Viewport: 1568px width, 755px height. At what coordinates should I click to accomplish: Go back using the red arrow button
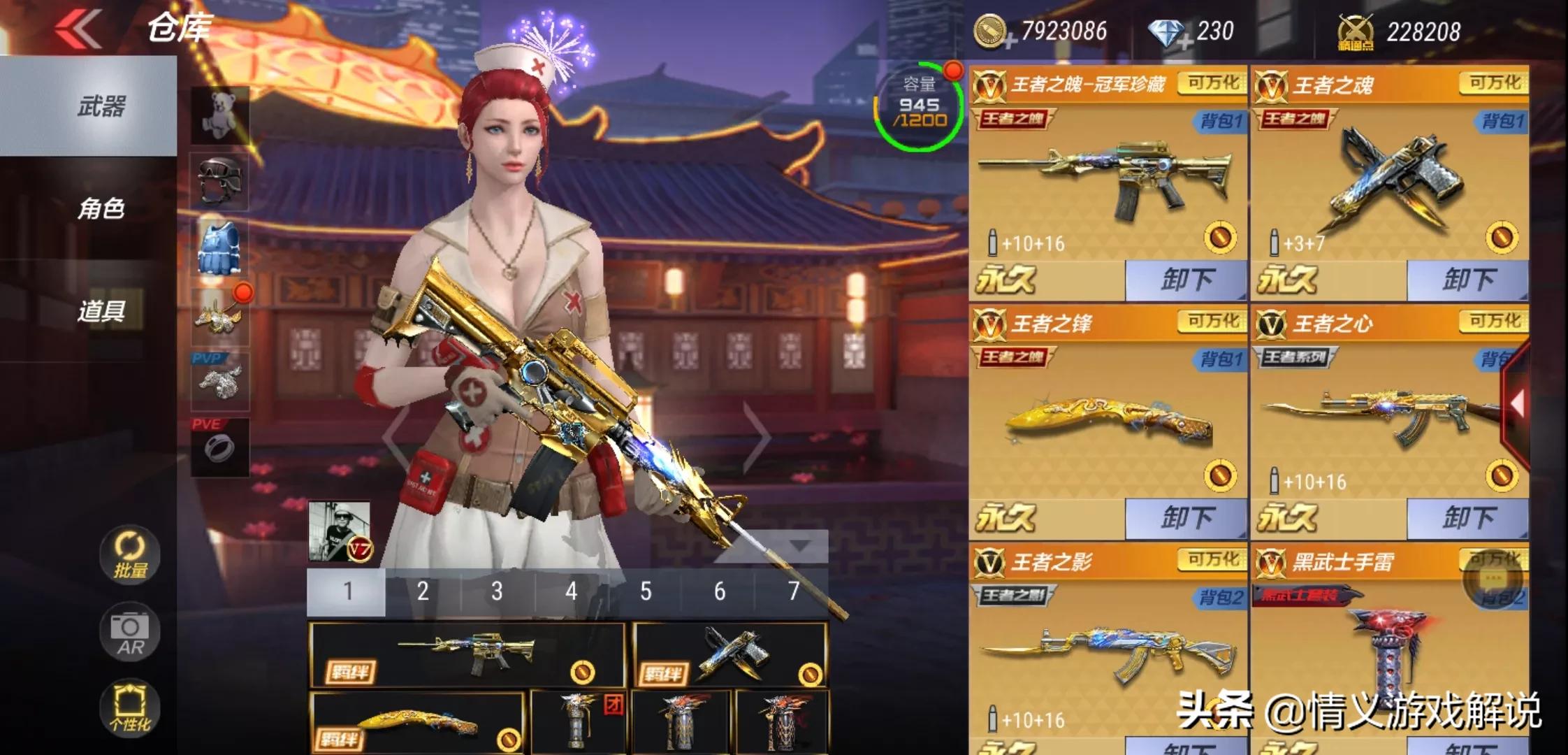pyautogui.click(x=78, y=29)
